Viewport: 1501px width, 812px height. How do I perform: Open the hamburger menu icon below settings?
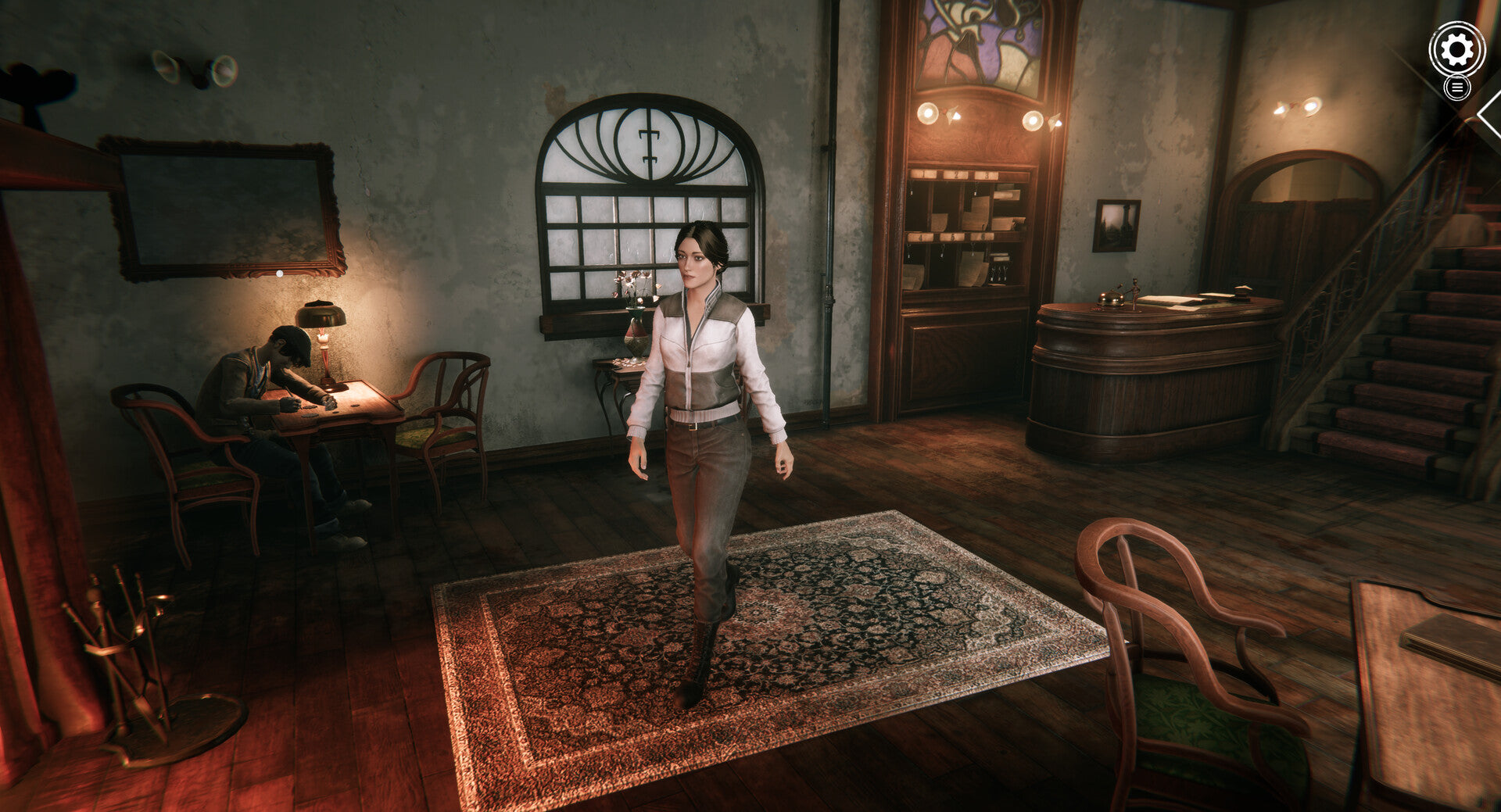pos(1456,88)
